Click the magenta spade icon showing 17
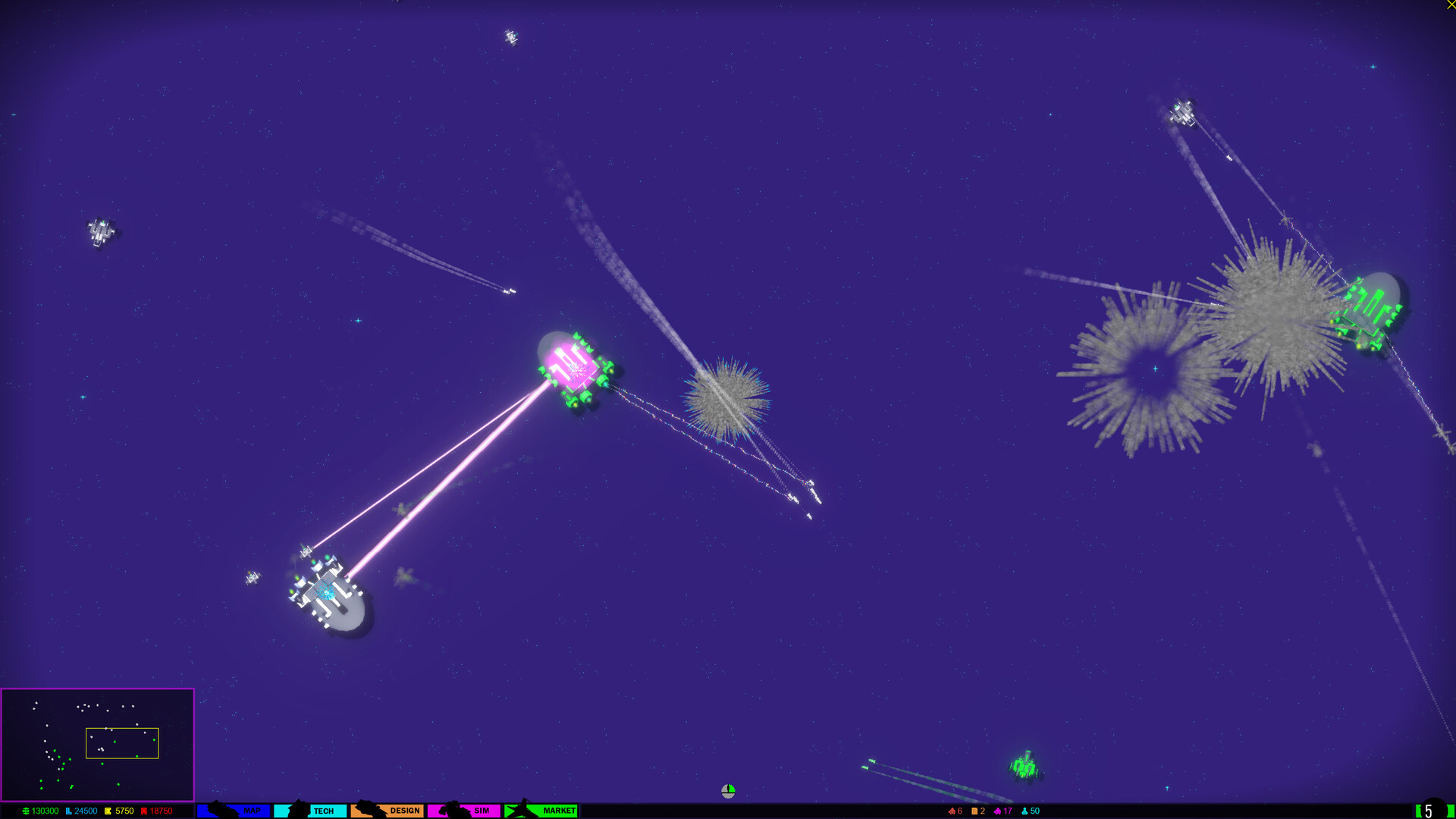This screenshot has height=819, width=1456. 996,811
